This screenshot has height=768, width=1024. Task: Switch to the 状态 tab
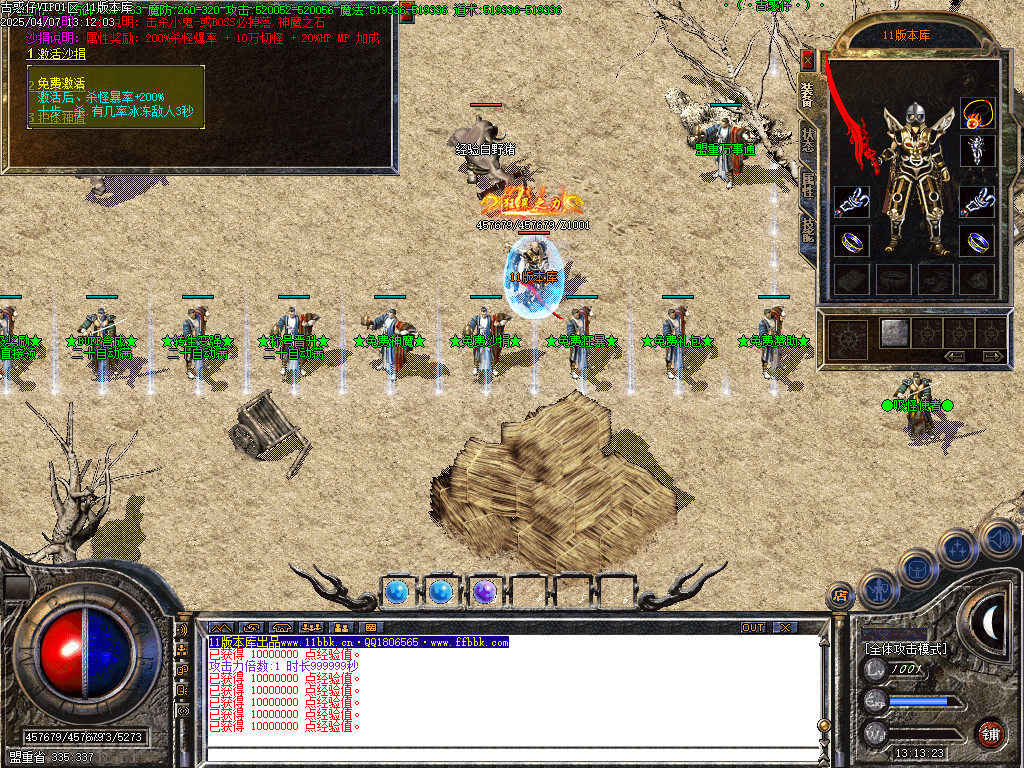tap(808, 141)
